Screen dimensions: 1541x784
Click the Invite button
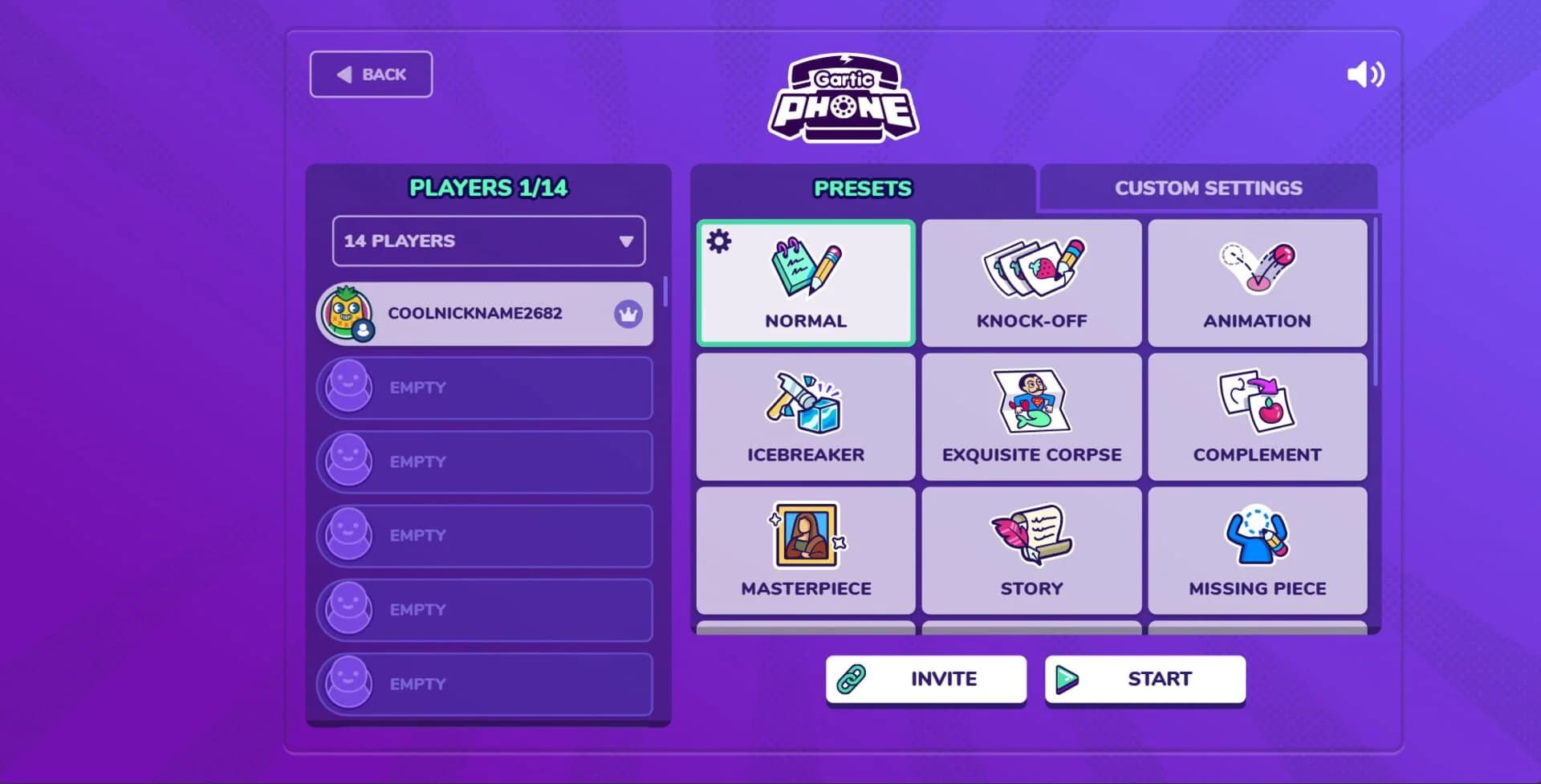(926, 679)
